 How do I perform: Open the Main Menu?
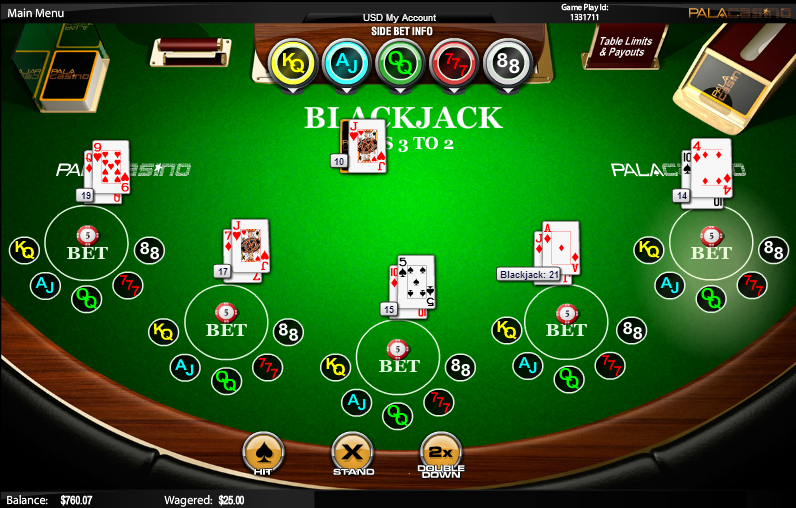[36, 13]
